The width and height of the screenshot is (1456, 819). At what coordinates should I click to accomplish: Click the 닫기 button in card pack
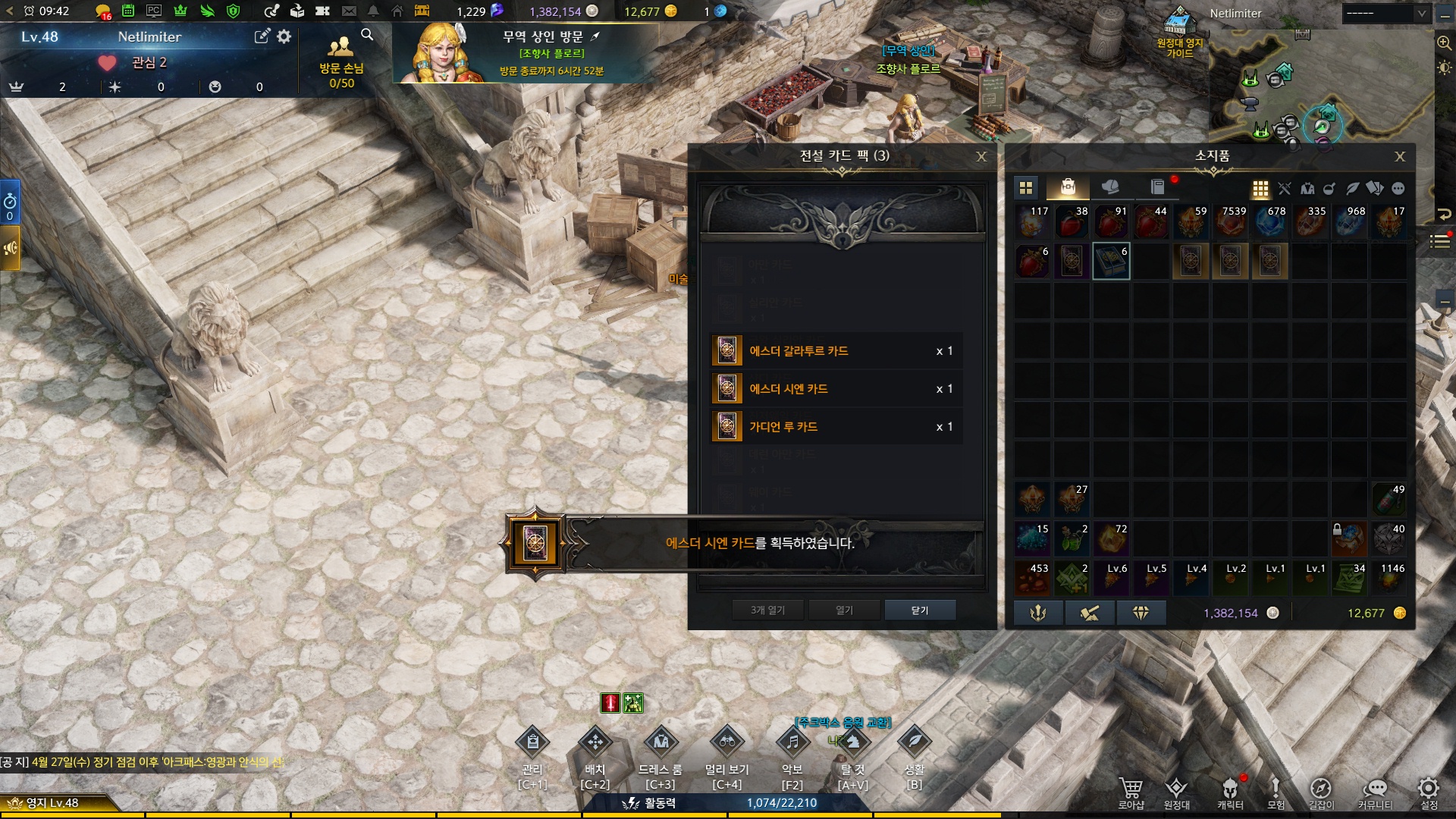tap(920, 610)
